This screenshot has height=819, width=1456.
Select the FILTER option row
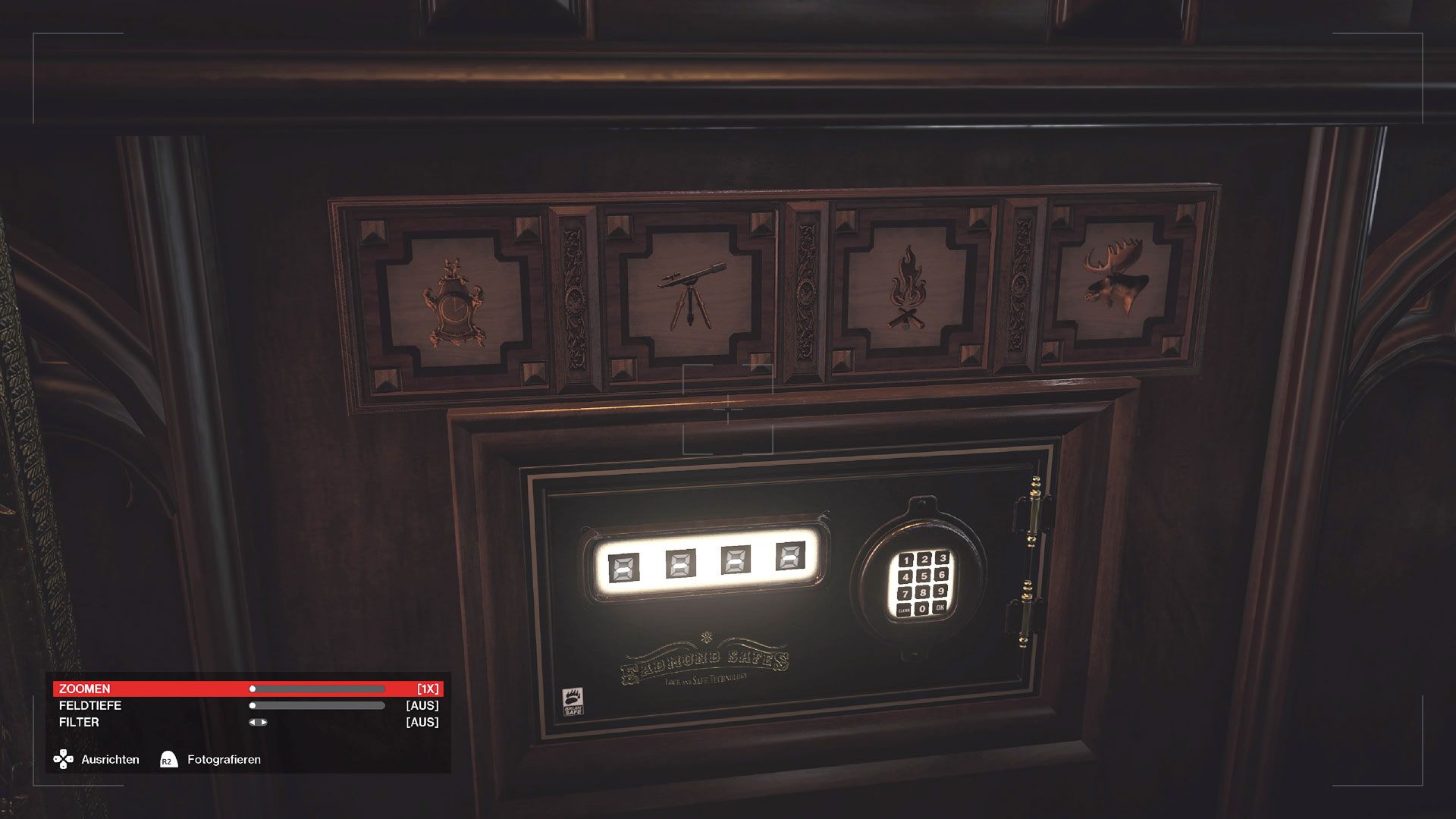[152, 722]
